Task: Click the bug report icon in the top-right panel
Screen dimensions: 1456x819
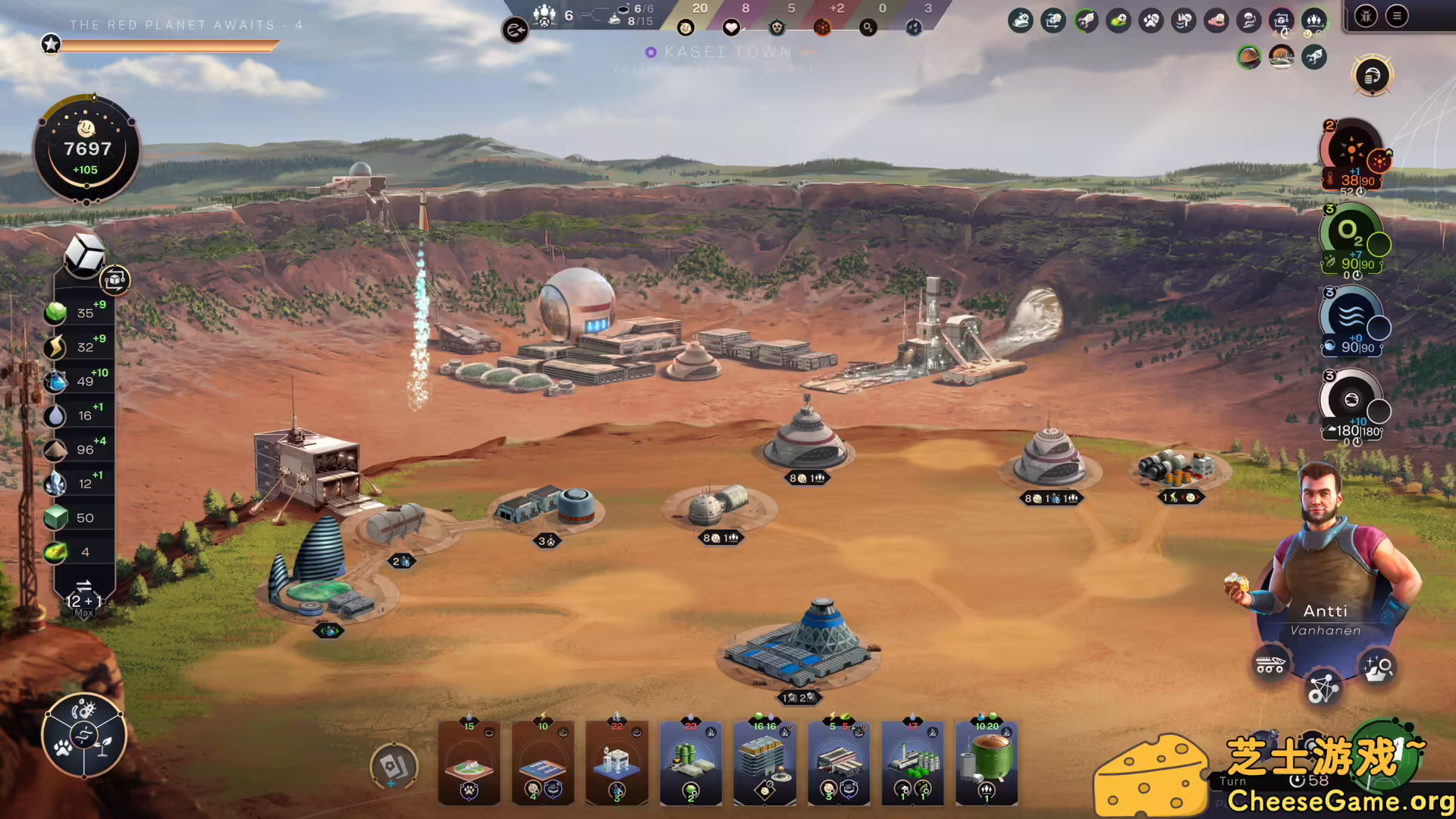Action: point(1367,17)
